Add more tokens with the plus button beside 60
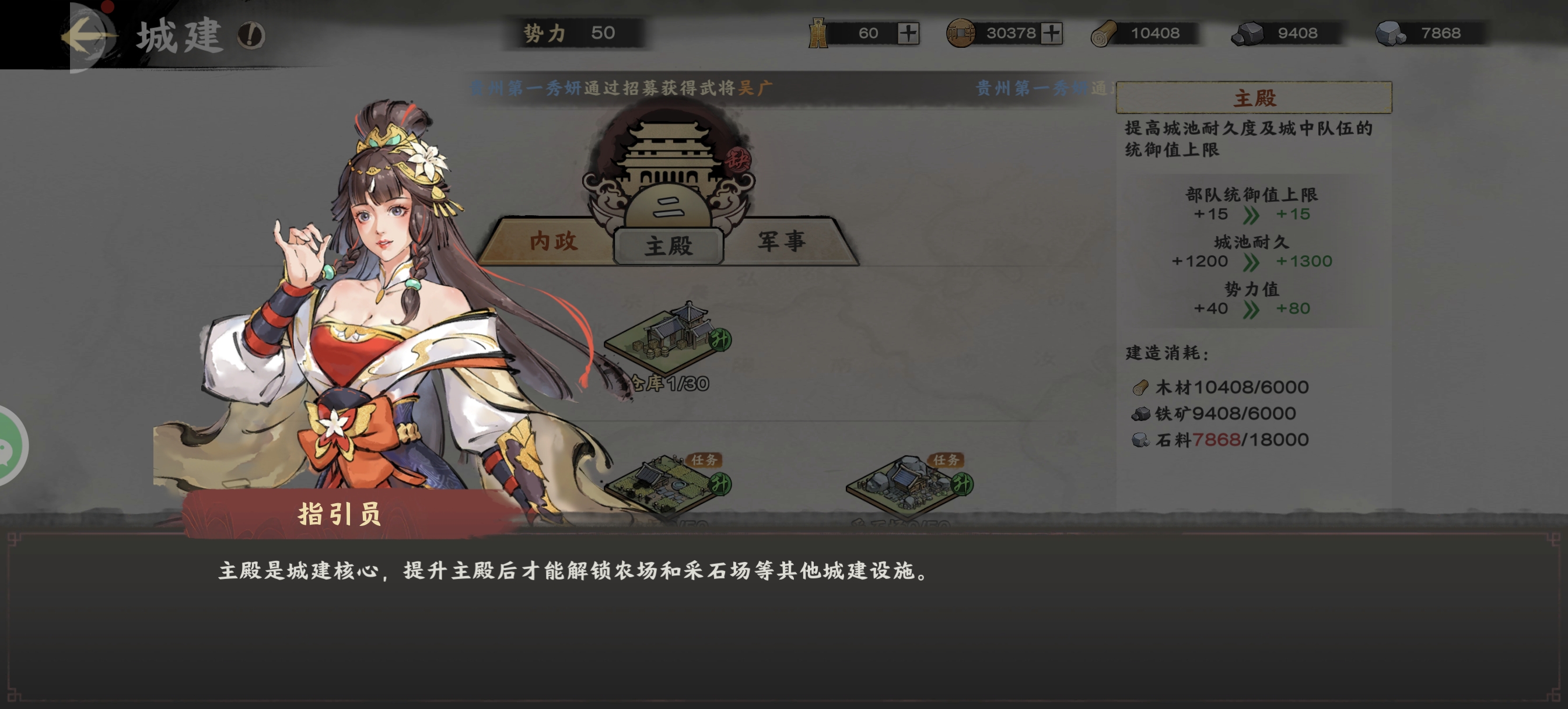The width and height of the screenshot is (1568, 709). click(908, 33)
